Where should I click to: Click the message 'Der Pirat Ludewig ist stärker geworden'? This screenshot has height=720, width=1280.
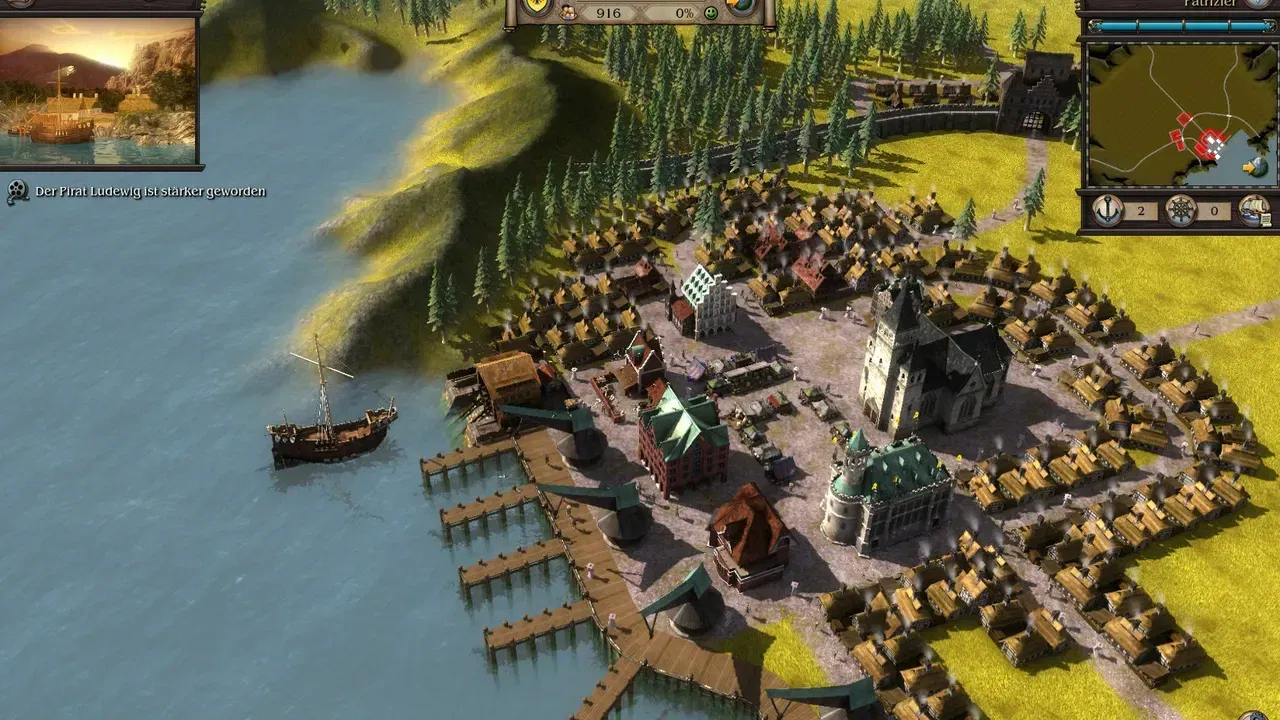click(x=150, y=188)
